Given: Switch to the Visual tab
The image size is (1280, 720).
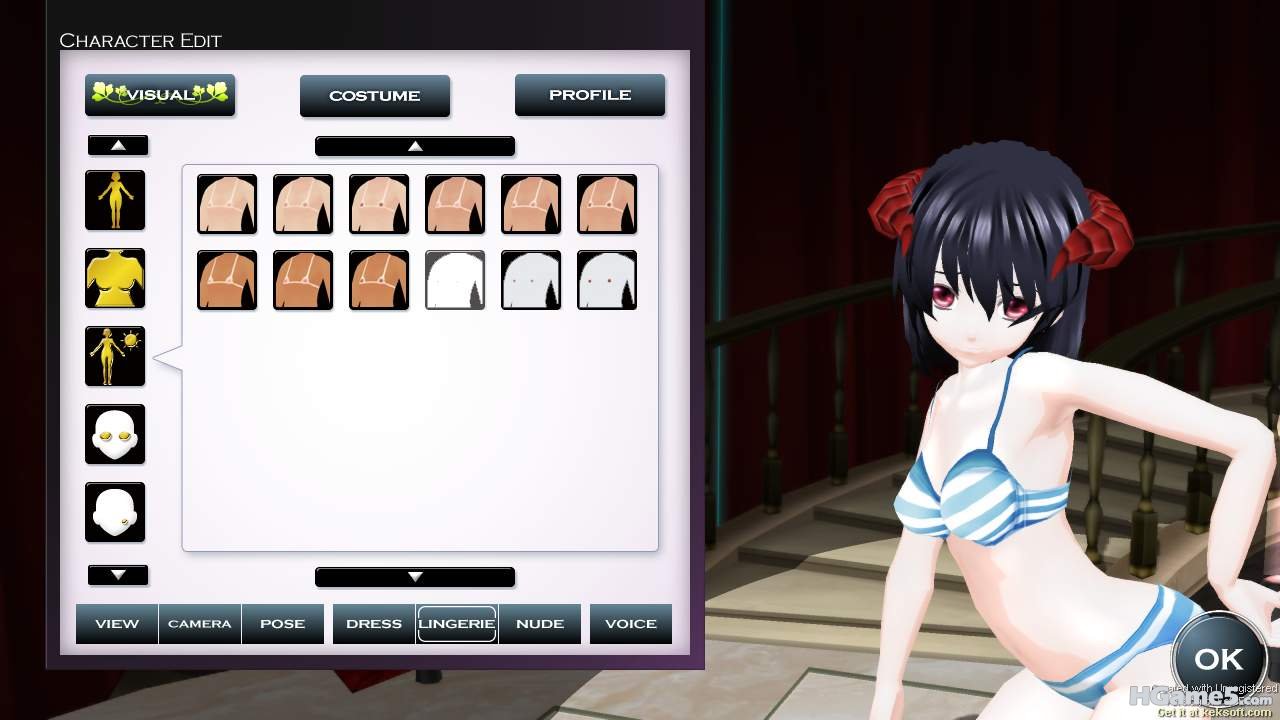Looking at the screenshot, I should pyautogui.click(x=160, y=95).
